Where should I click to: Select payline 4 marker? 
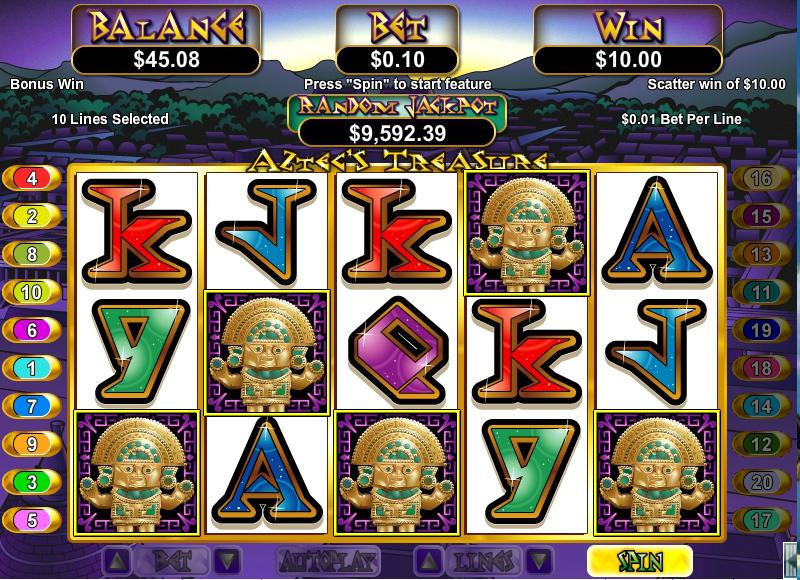pos(32,179)
